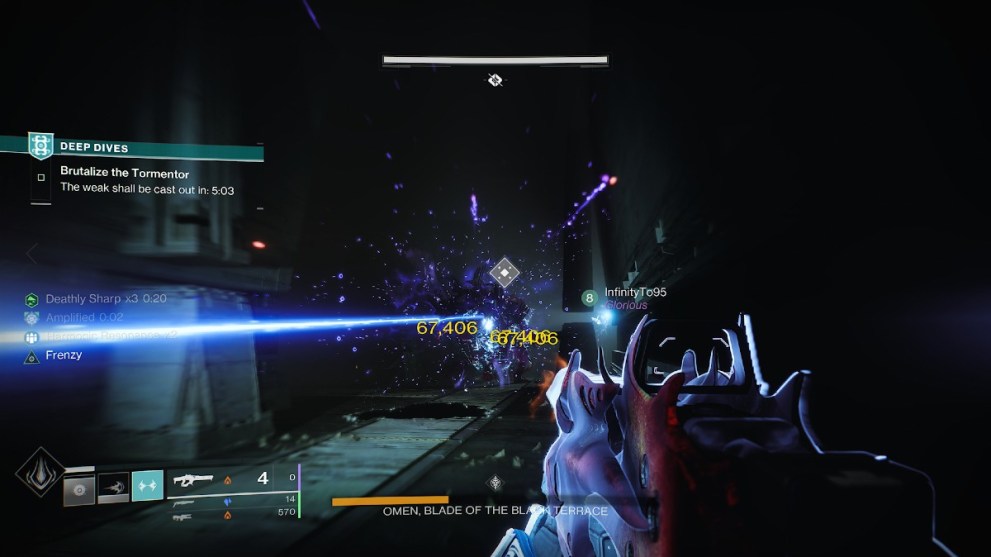Select the Deep Dives activity emblem
Screen dimensions: 991x557
pyautogui.click(x=40, y=146)
